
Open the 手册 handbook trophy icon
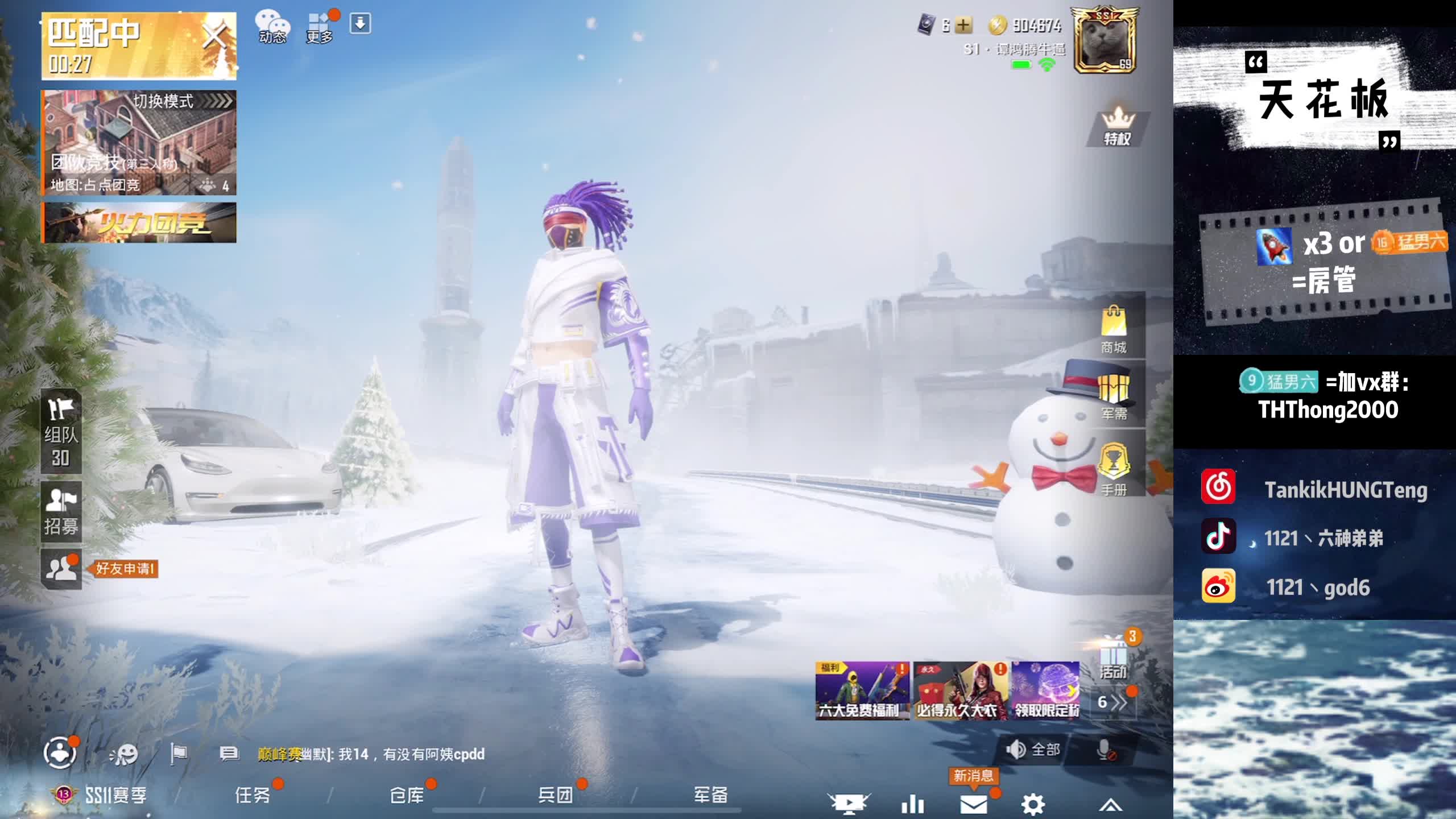tap(1114, 470)
